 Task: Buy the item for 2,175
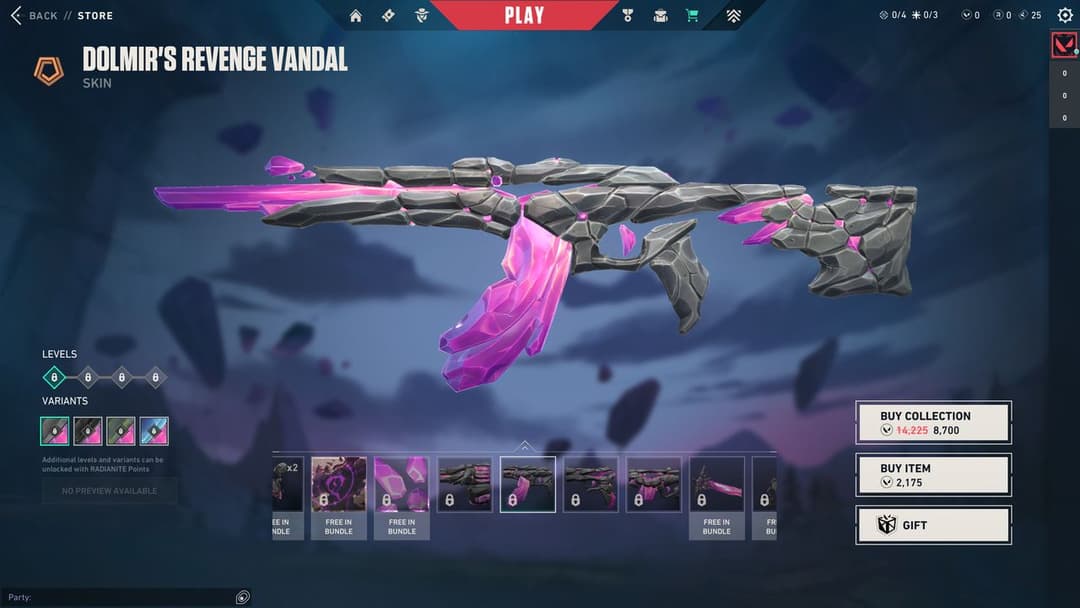click(x=933, y=474)
